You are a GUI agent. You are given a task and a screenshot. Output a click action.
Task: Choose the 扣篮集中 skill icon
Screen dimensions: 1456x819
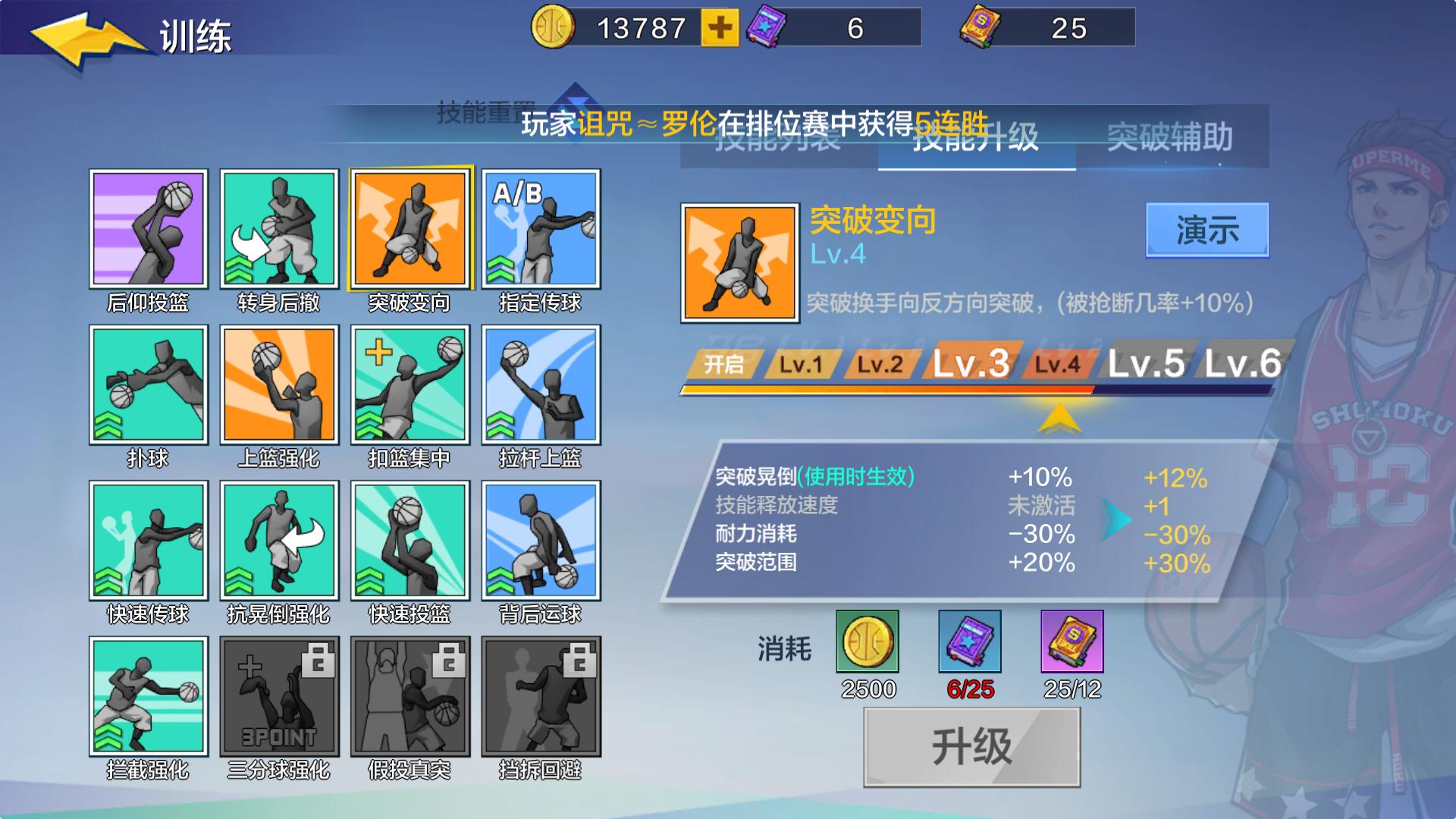409,387
